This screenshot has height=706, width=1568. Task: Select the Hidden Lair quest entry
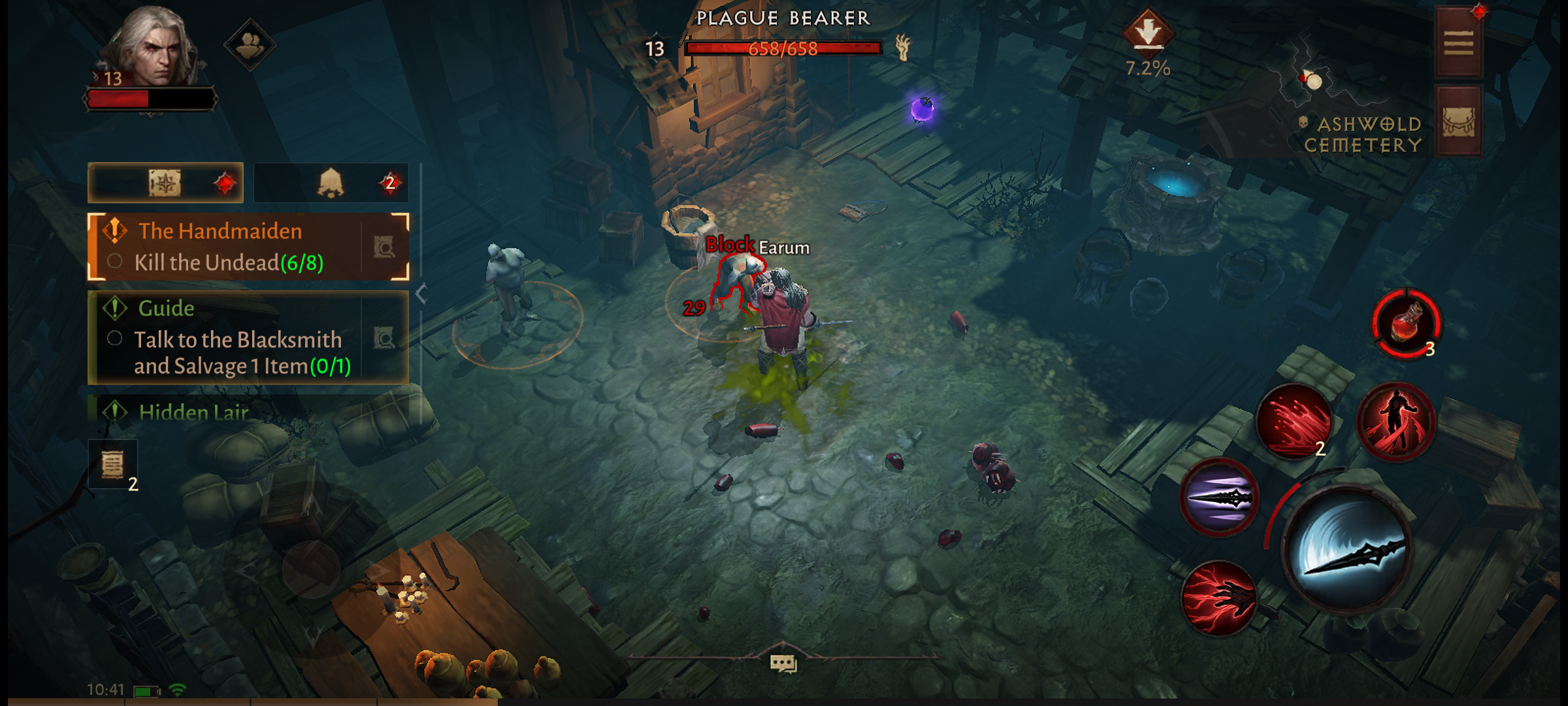click(x=194, y=412)
